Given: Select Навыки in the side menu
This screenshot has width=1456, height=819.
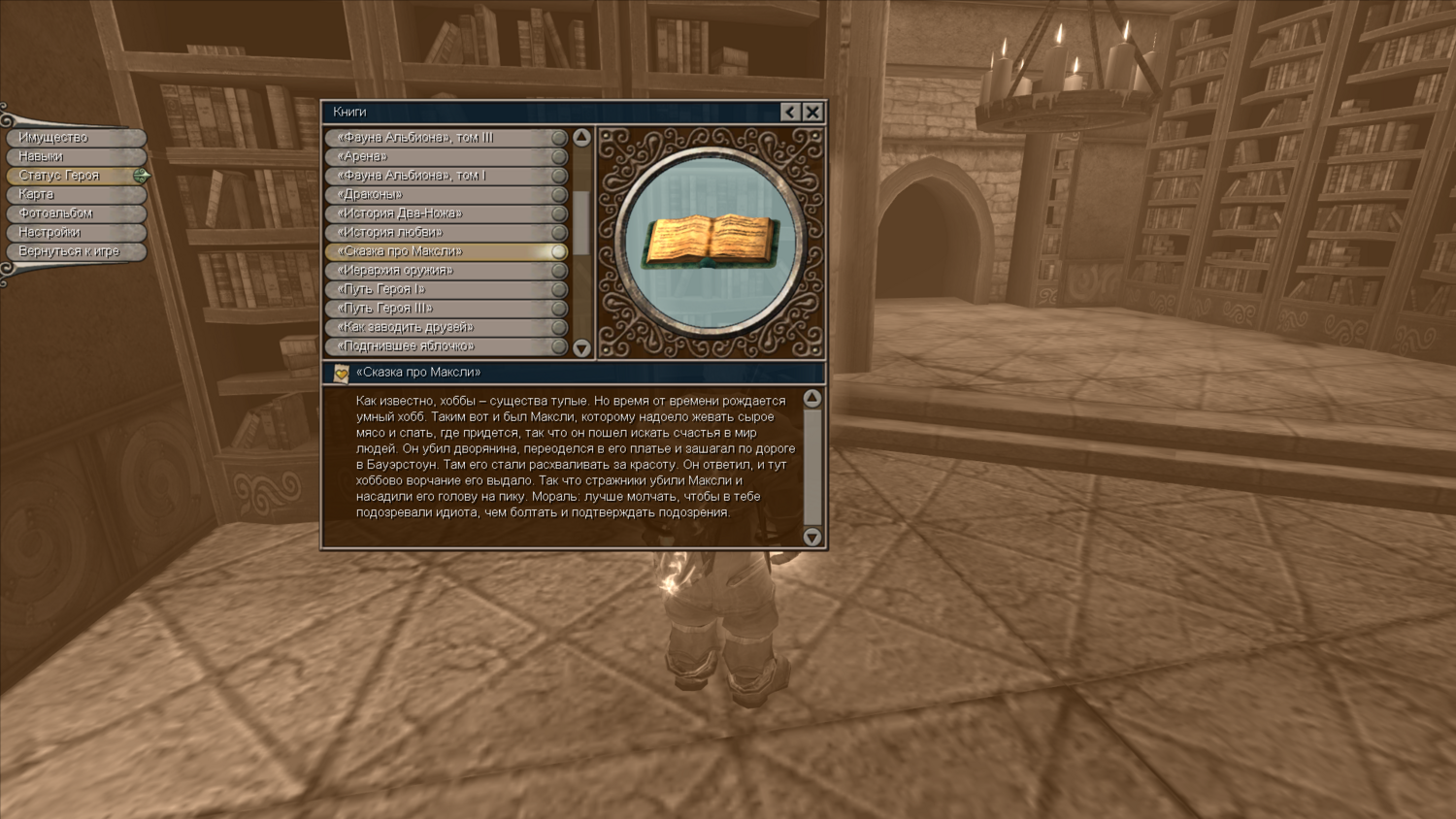Looking at the screenshot, I should [75, 156].
